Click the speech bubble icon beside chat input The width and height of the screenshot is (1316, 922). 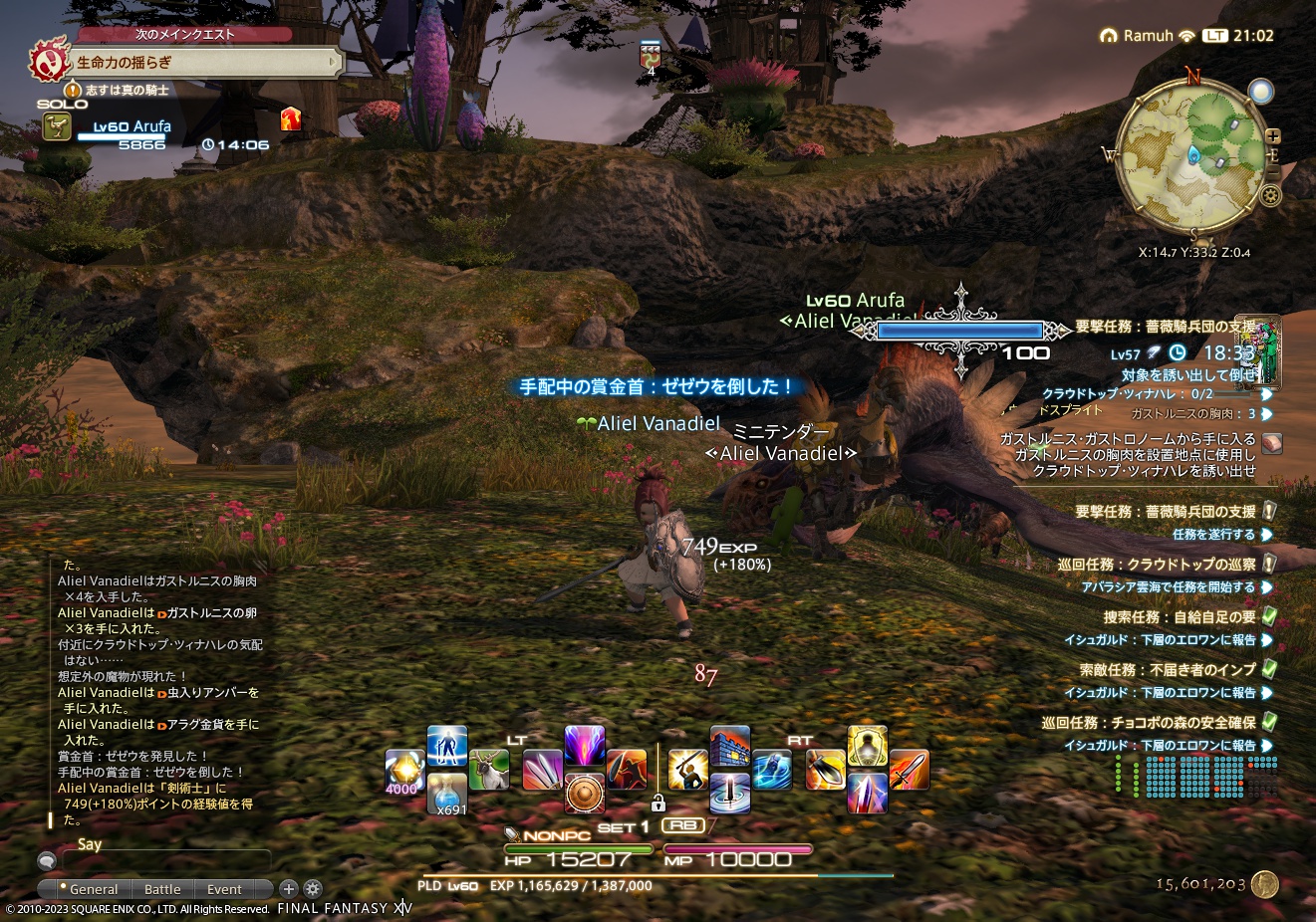(45, 860)
